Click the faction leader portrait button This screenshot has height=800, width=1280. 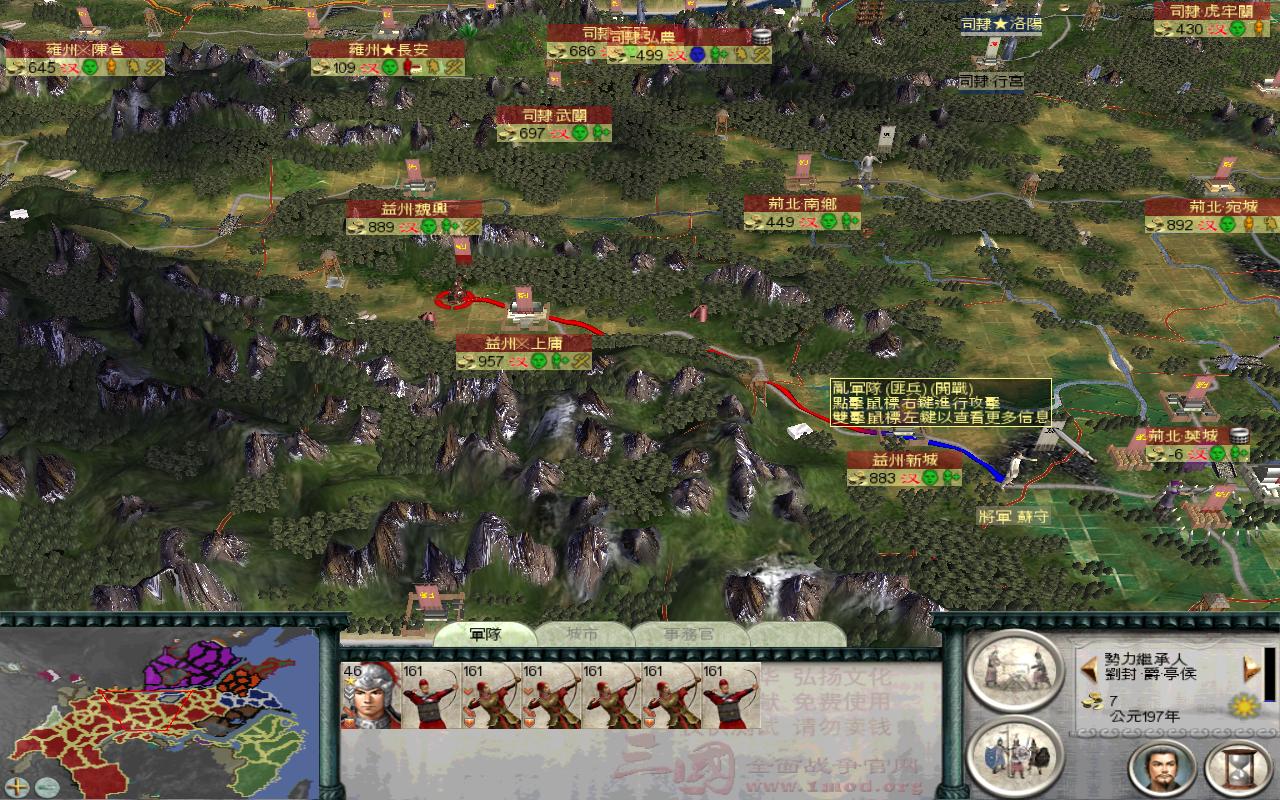pyautogui.click(x=1160, y=770)
